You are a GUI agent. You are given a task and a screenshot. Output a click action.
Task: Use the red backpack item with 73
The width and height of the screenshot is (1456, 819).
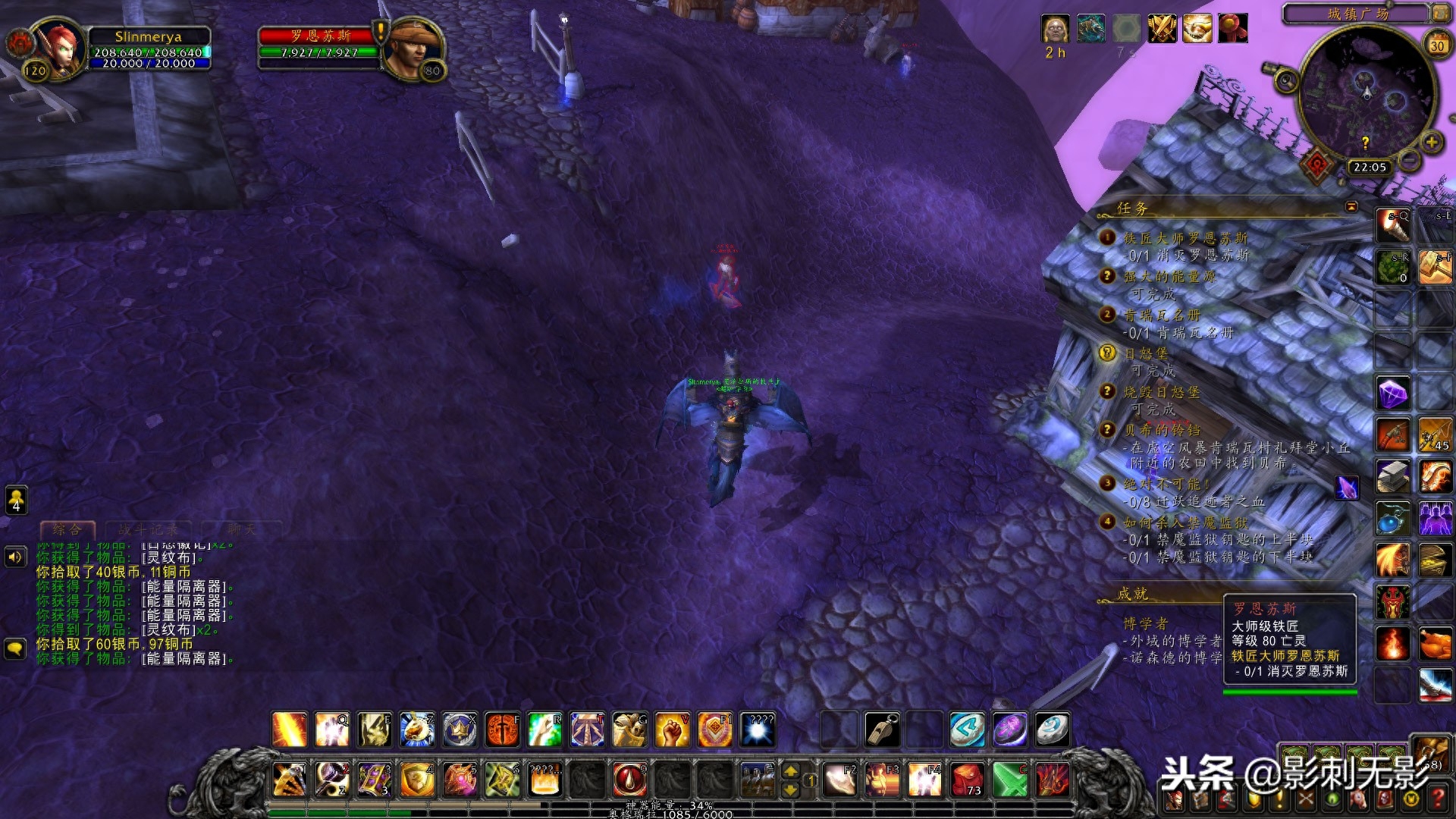967,780
